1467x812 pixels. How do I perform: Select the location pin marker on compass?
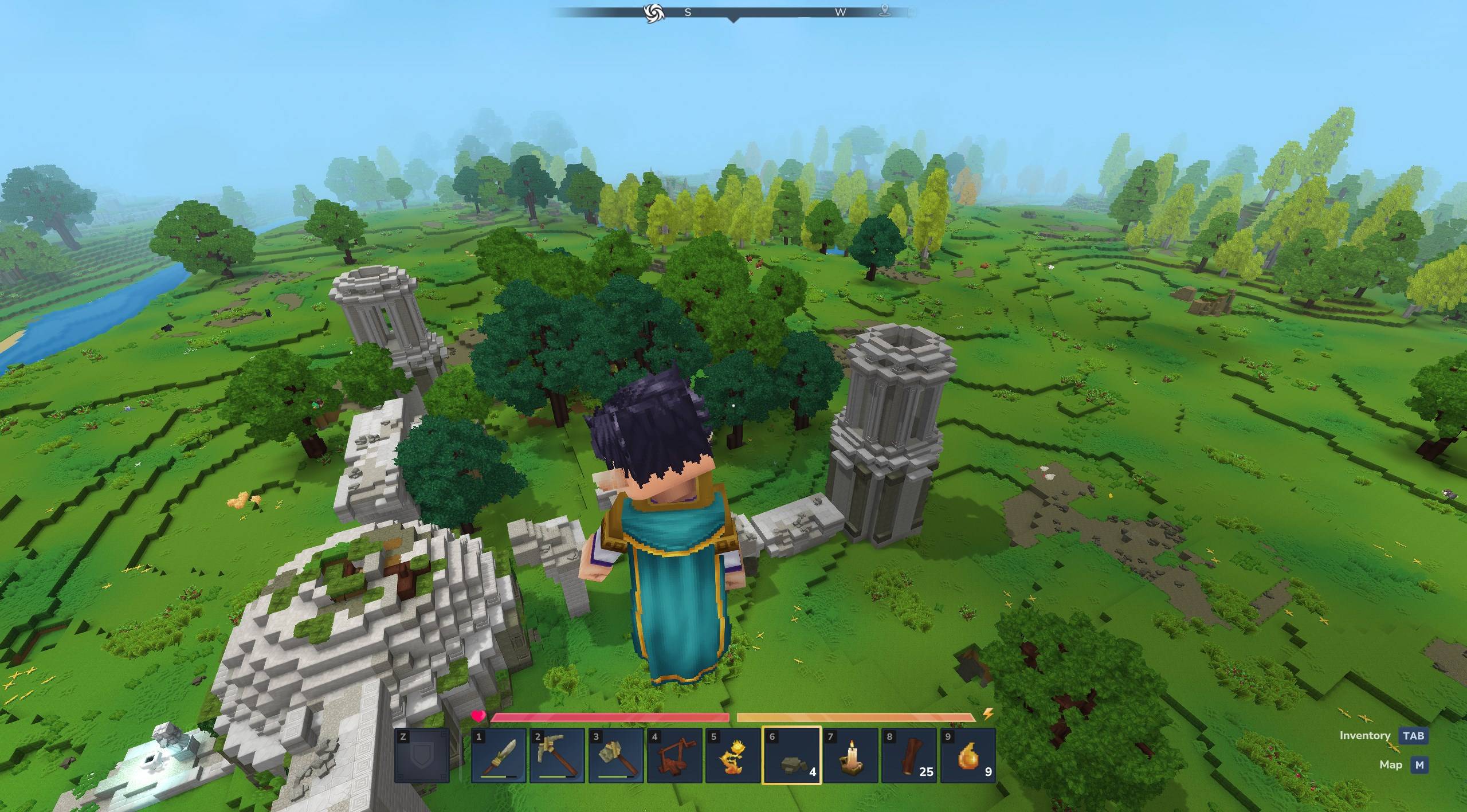click(x=885, y=10)
